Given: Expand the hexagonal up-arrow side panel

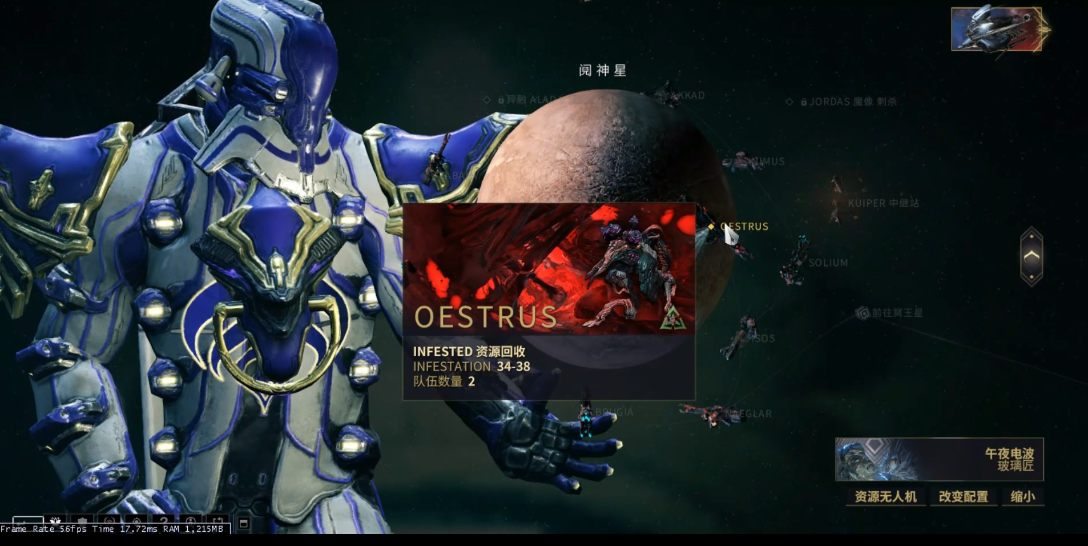Looking at the screenshot, I should click(1031, 257).
